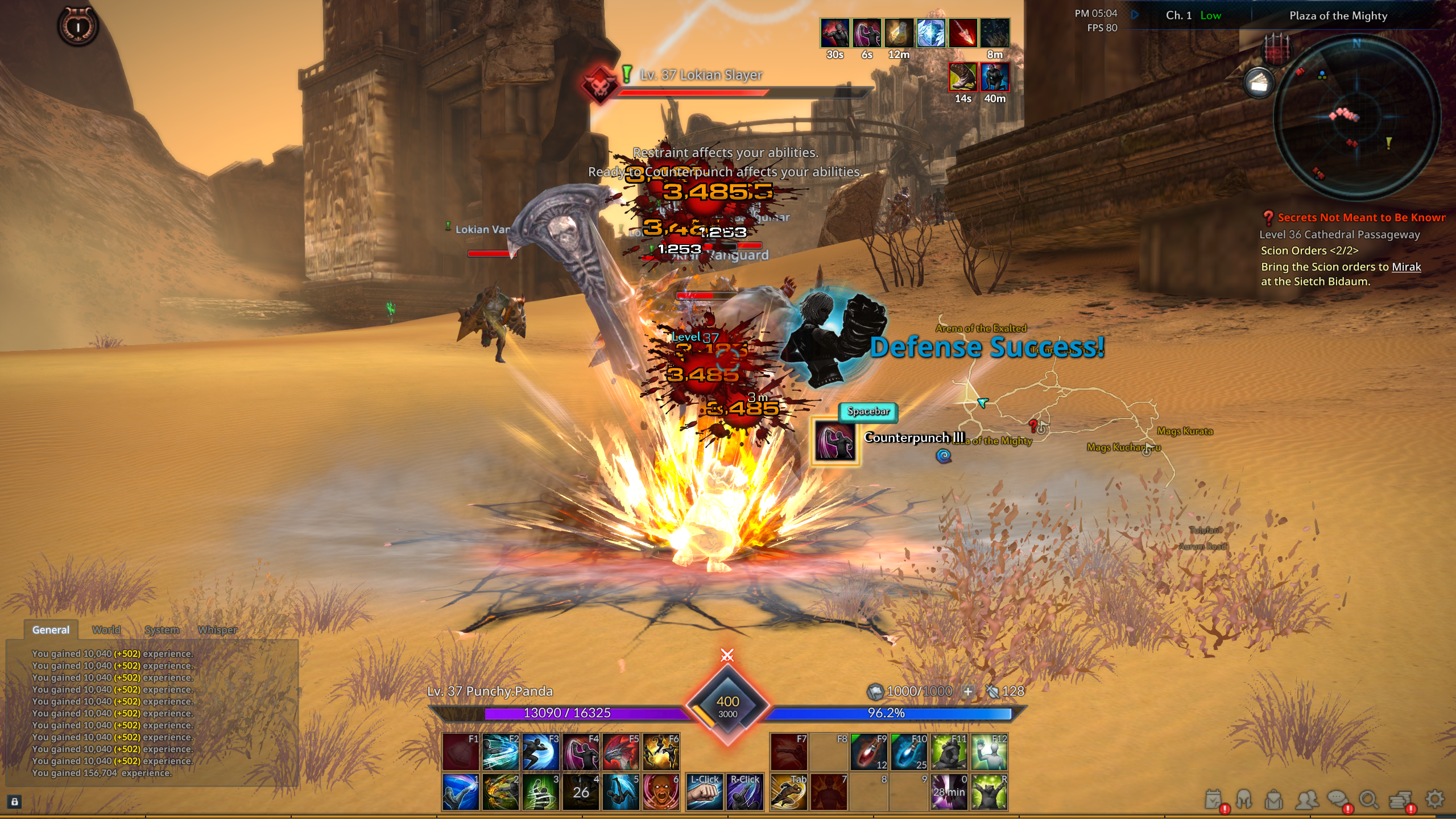Use the screaming face skill on slot 6
The image size is (1456, 819).
(661, 792)
